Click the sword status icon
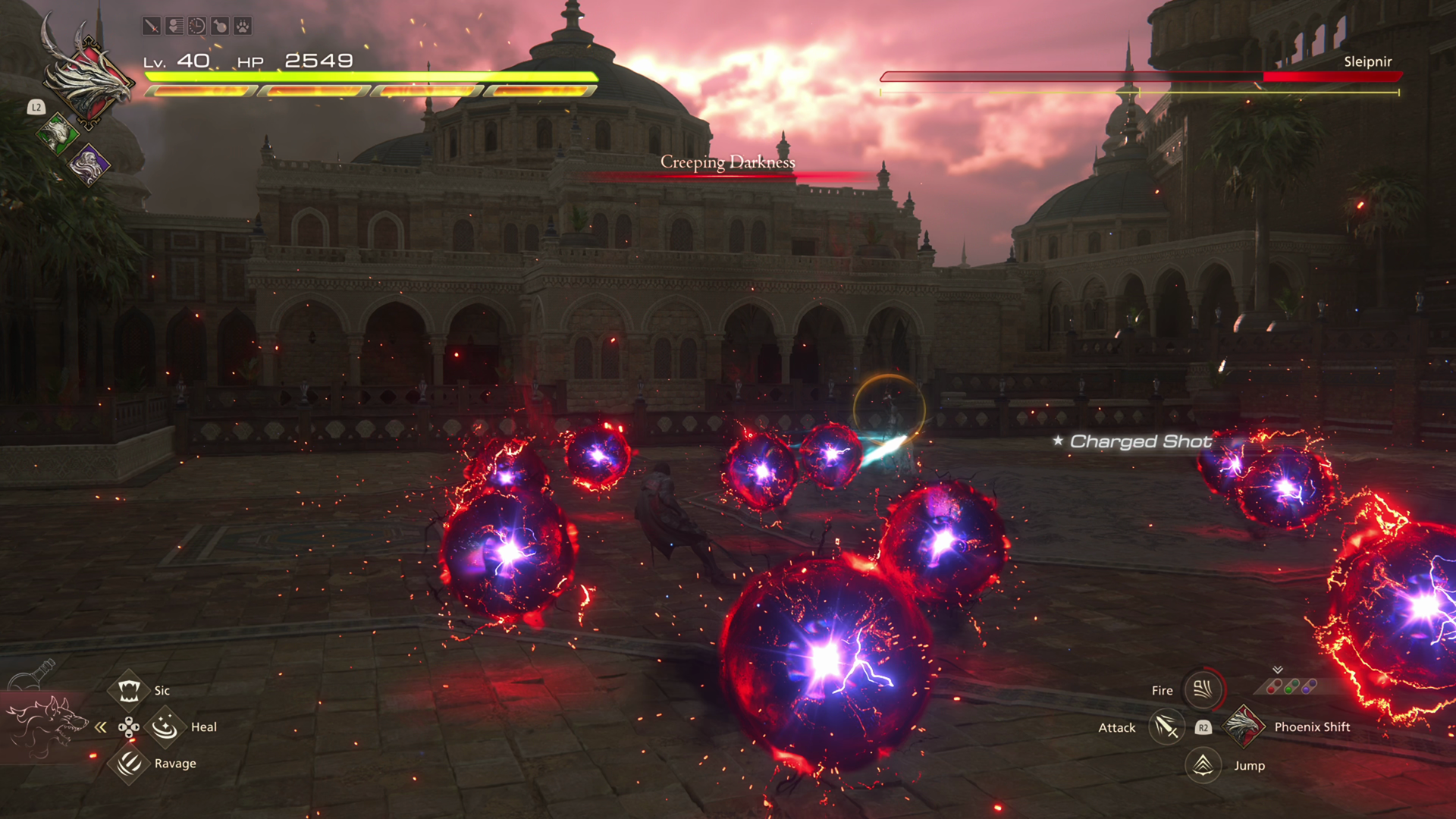The height and width of the screenshot is (819, 1456). point(152,27)
